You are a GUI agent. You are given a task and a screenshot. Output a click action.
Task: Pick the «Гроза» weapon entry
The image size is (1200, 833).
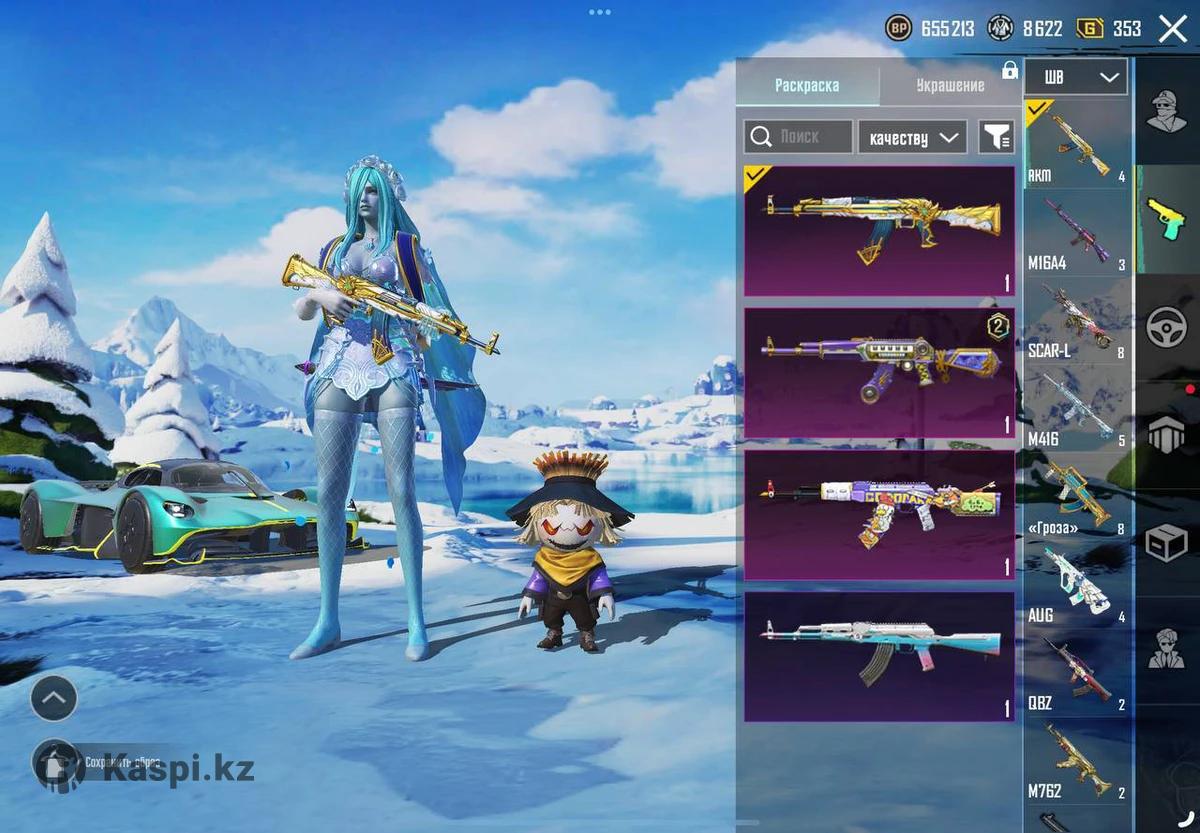[x=1077, y=498]
